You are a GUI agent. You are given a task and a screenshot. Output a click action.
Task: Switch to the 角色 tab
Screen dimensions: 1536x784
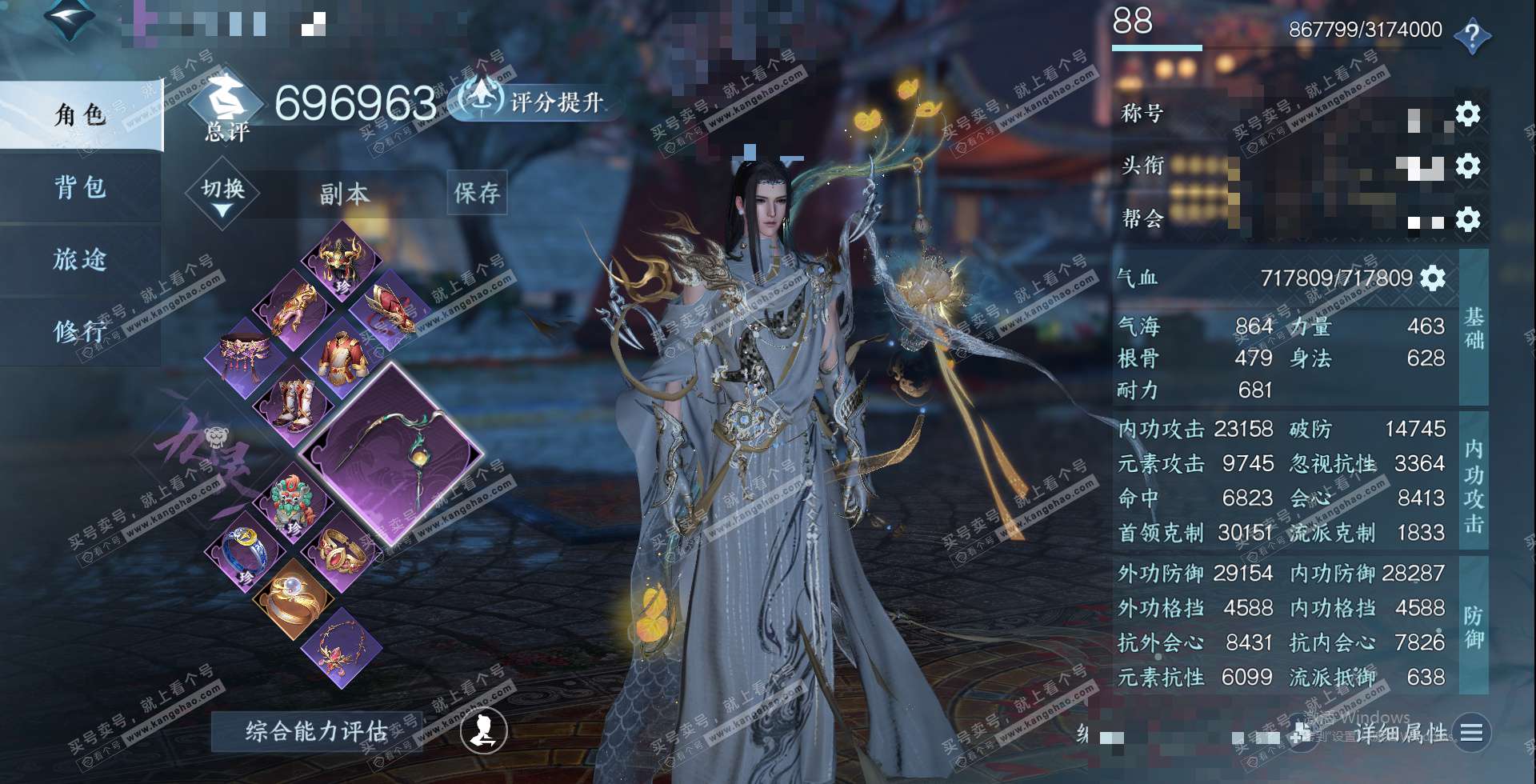point(80,115)
